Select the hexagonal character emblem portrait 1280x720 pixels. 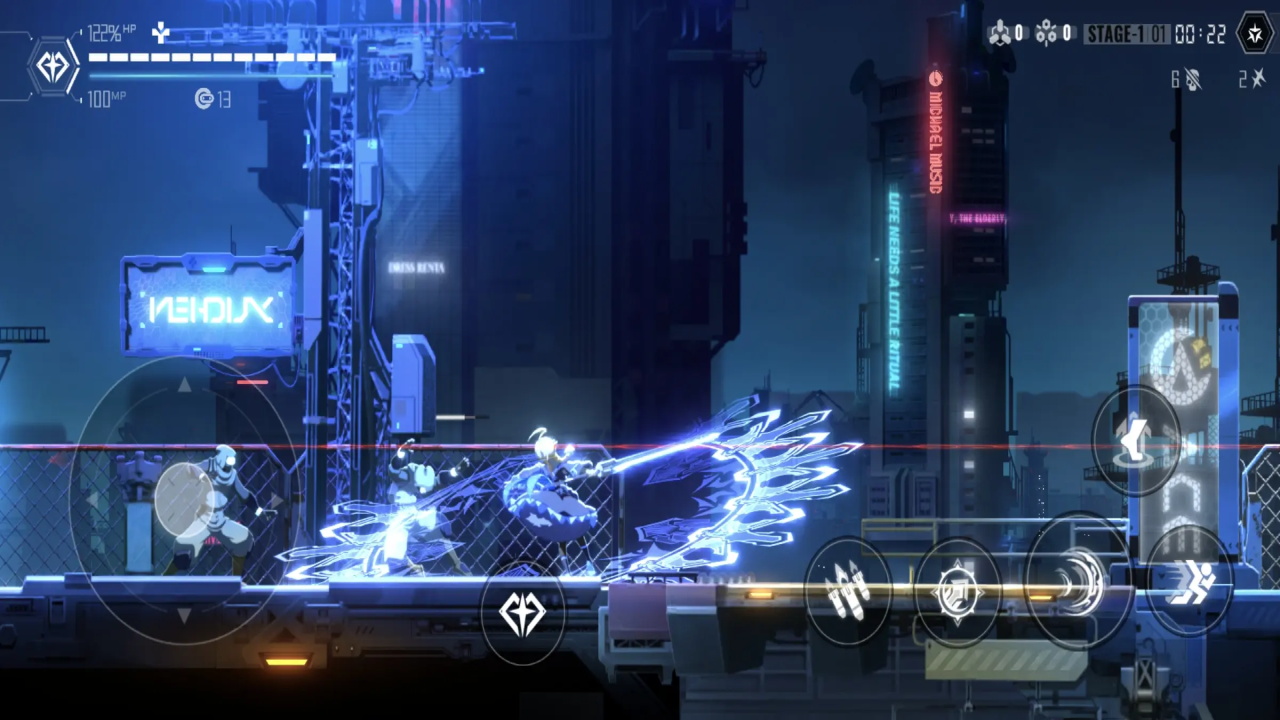pos(52,67)
